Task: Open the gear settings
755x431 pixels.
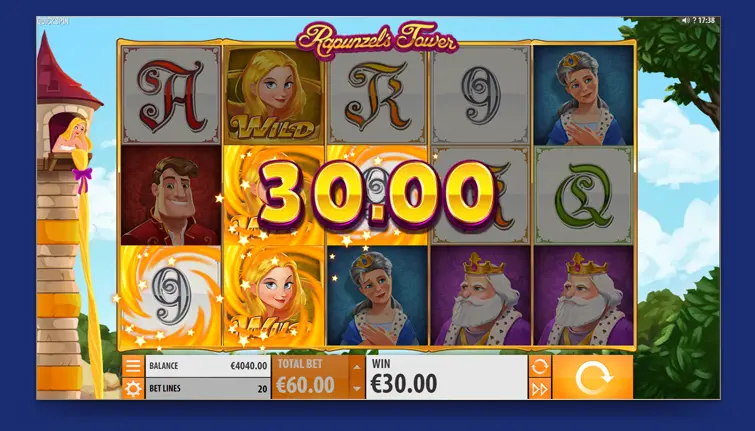Action: (133, 388)
